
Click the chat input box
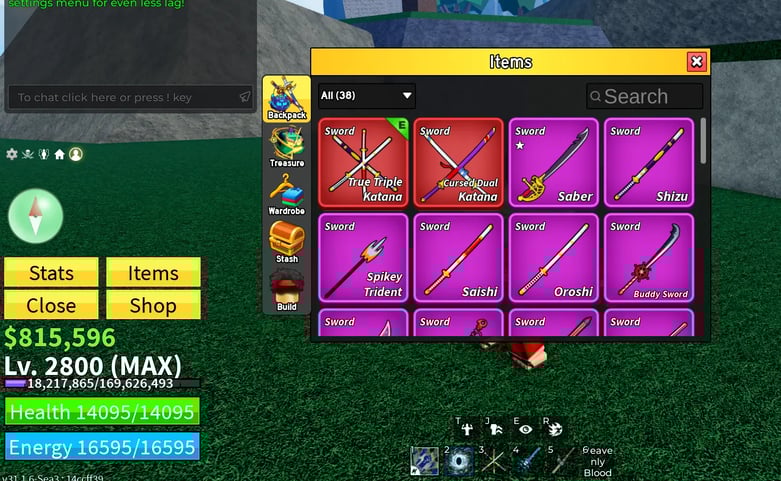(120, 97)
